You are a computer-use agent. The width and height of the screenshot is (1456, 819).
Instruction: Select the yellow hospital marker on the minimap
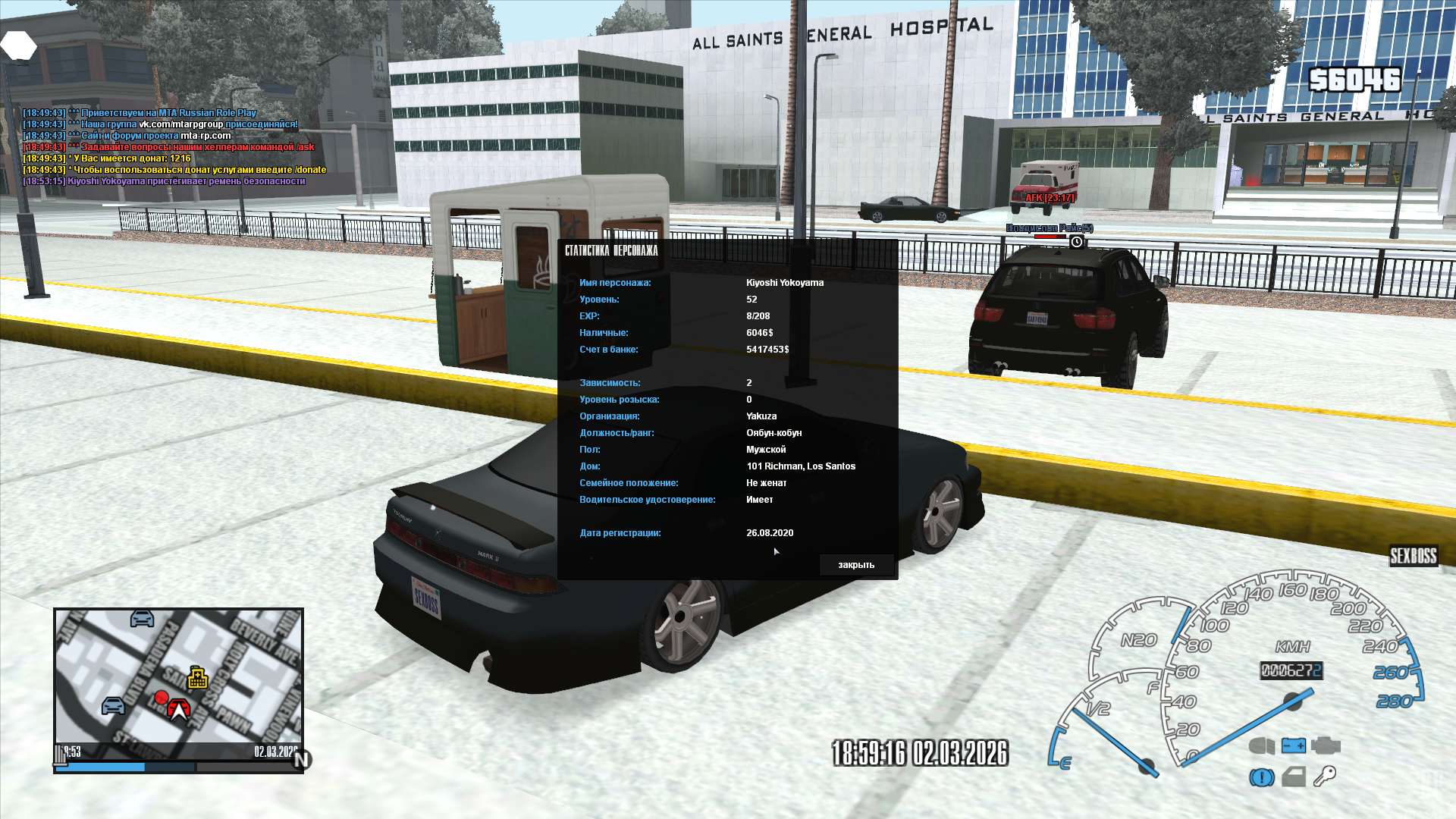click(x=198, y=677)
